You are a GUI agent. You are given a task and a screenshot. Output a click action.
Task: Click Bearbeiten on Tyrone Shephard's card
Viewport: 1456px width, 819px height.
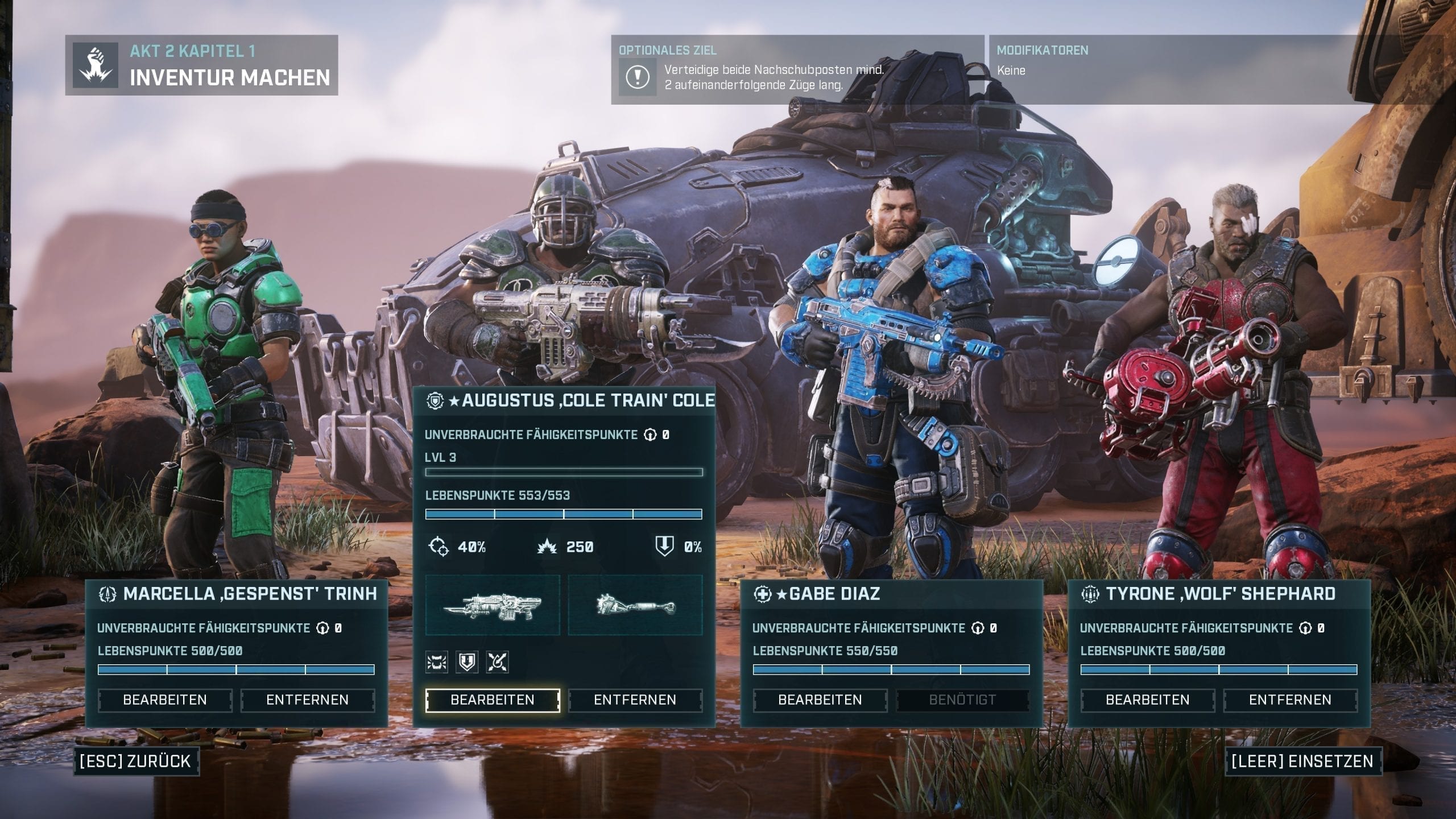tap(1148, 700)
